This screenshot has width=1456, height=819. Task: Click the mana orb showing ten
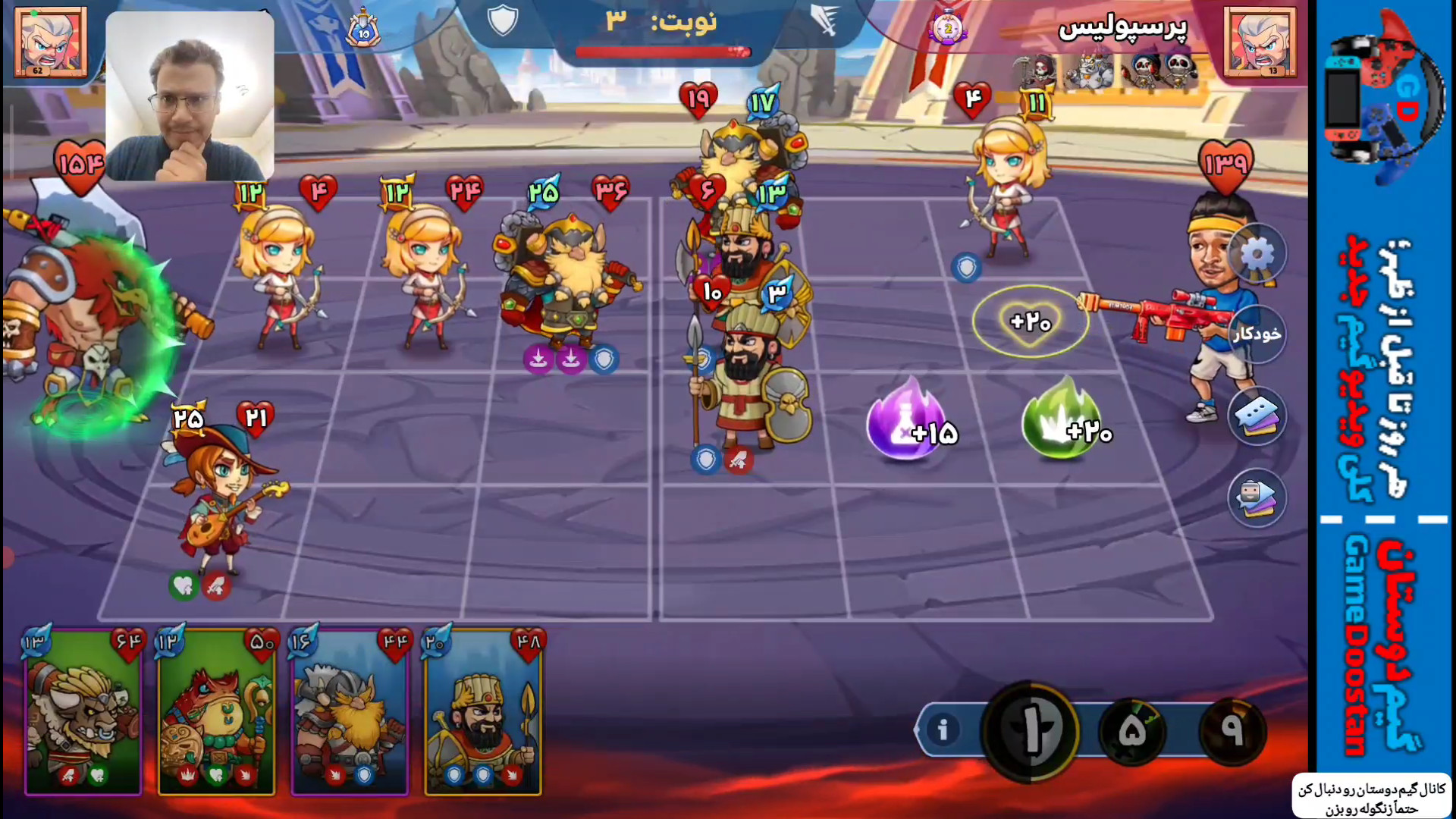[x=1031, y=731]
